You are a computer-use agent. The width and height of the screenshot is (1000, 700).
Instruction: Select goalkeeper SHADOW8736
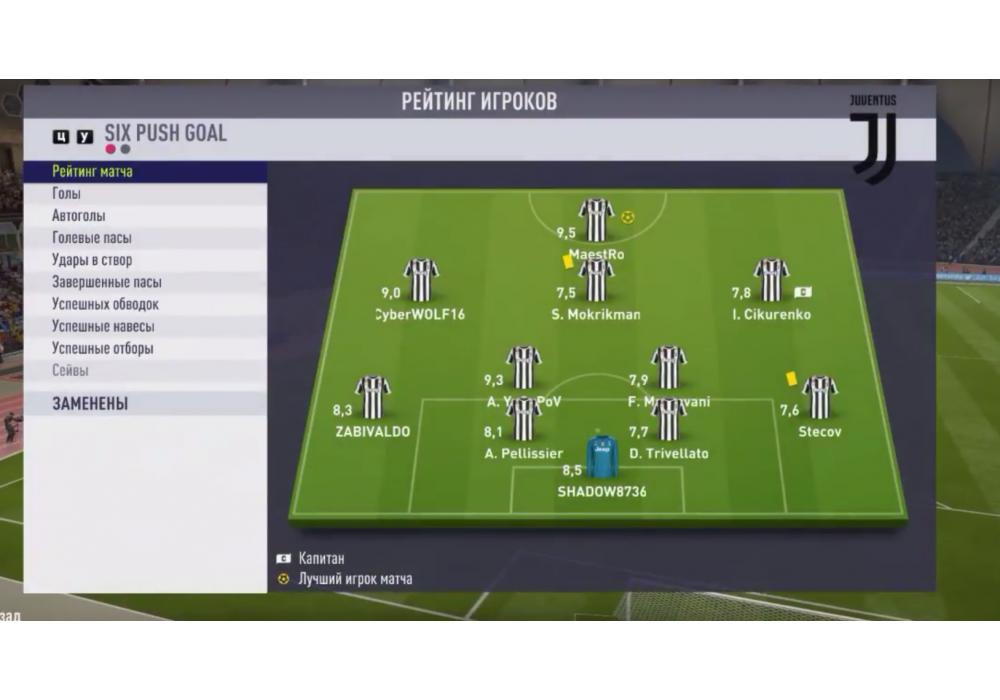point(602,455)
